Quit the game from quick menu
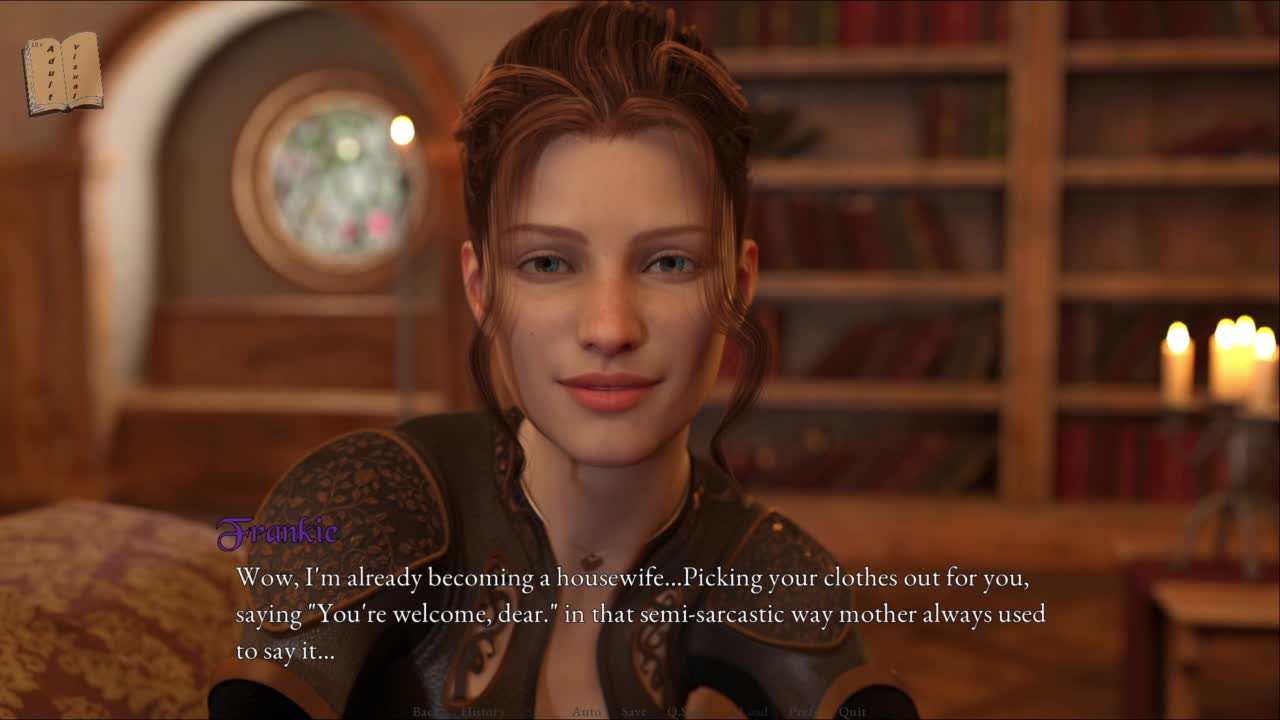Screen dimensions: 1280x720 (853, 712)
